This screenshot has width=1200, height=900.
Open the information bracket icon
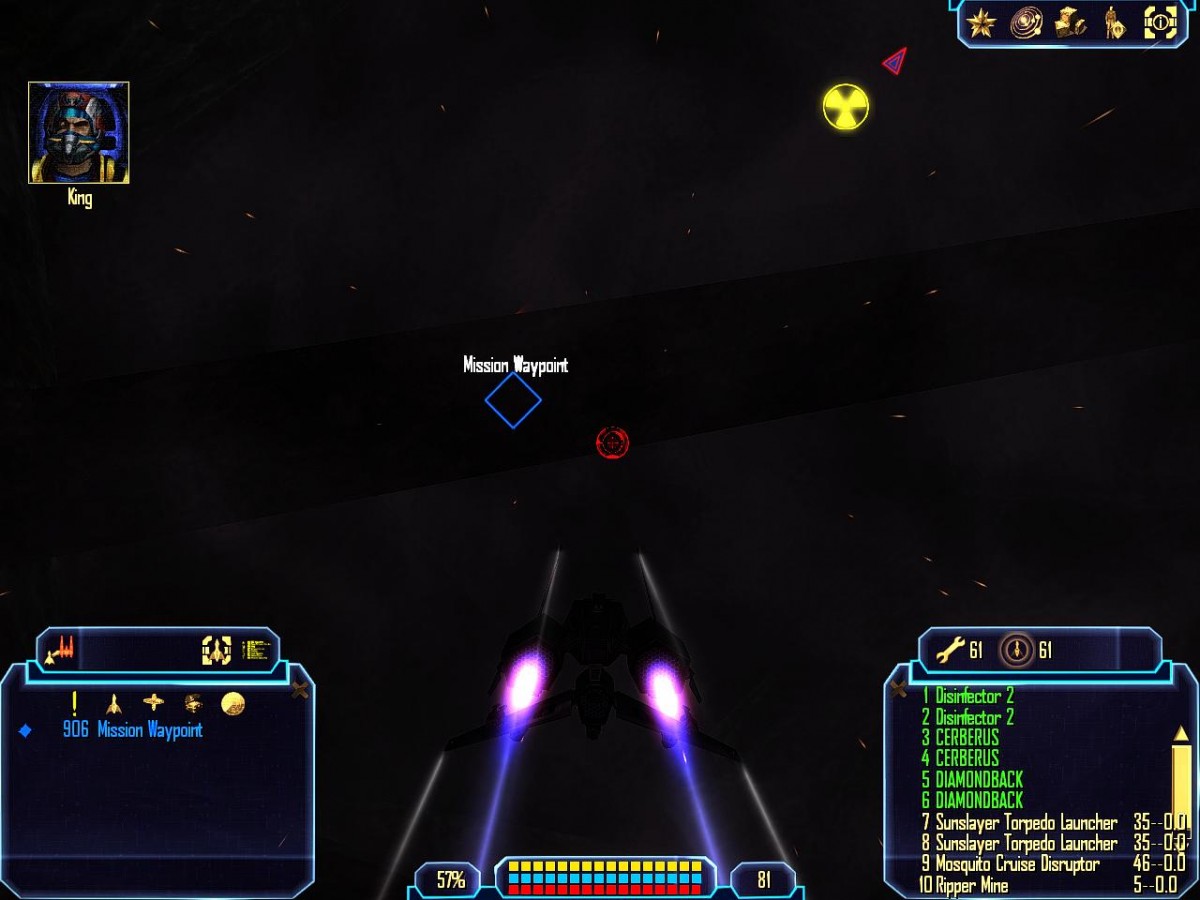[1160, 22]
